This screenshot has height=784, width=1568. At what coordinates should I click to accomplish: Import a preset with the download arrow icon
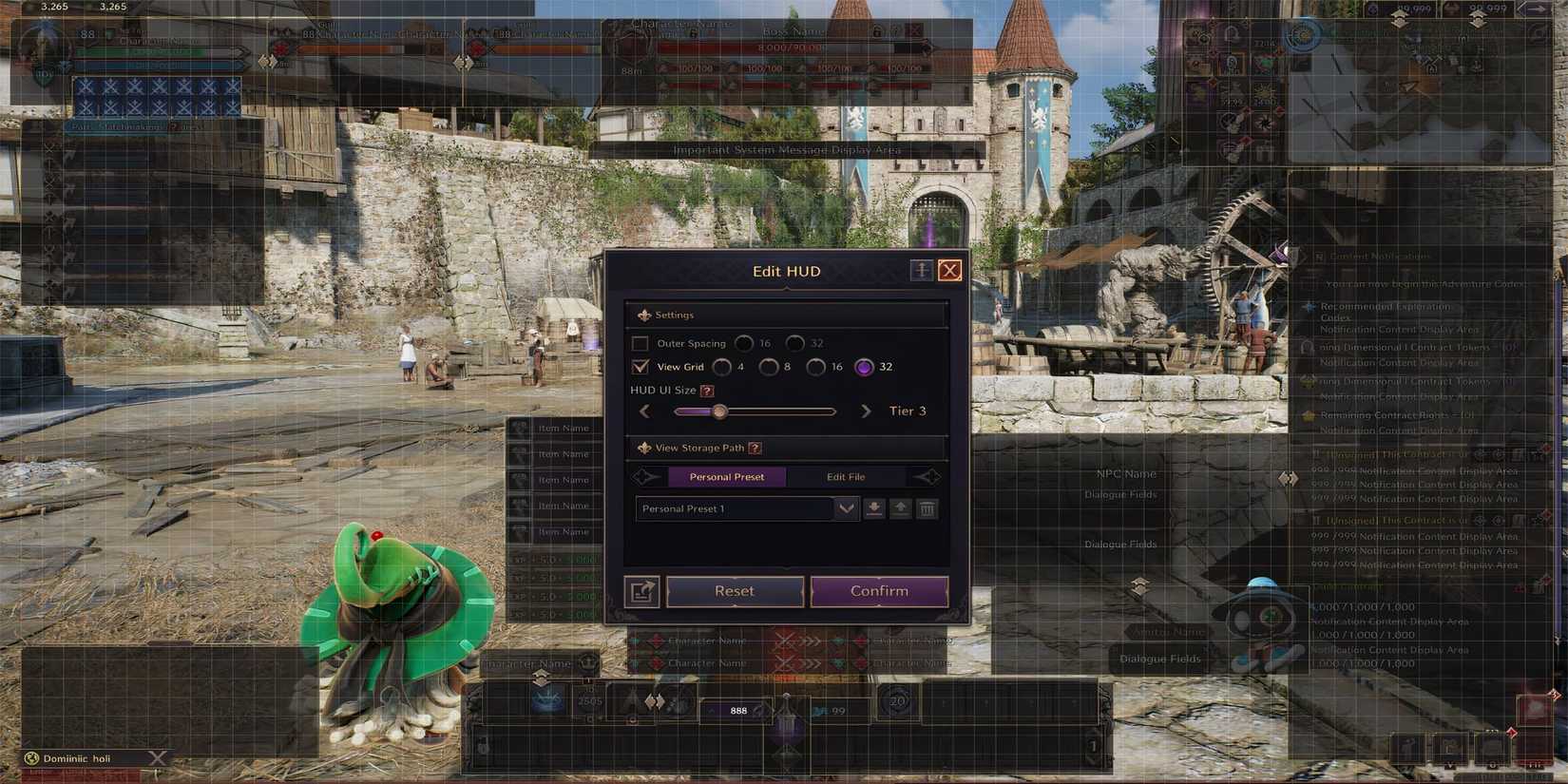[x=874, y=509]
